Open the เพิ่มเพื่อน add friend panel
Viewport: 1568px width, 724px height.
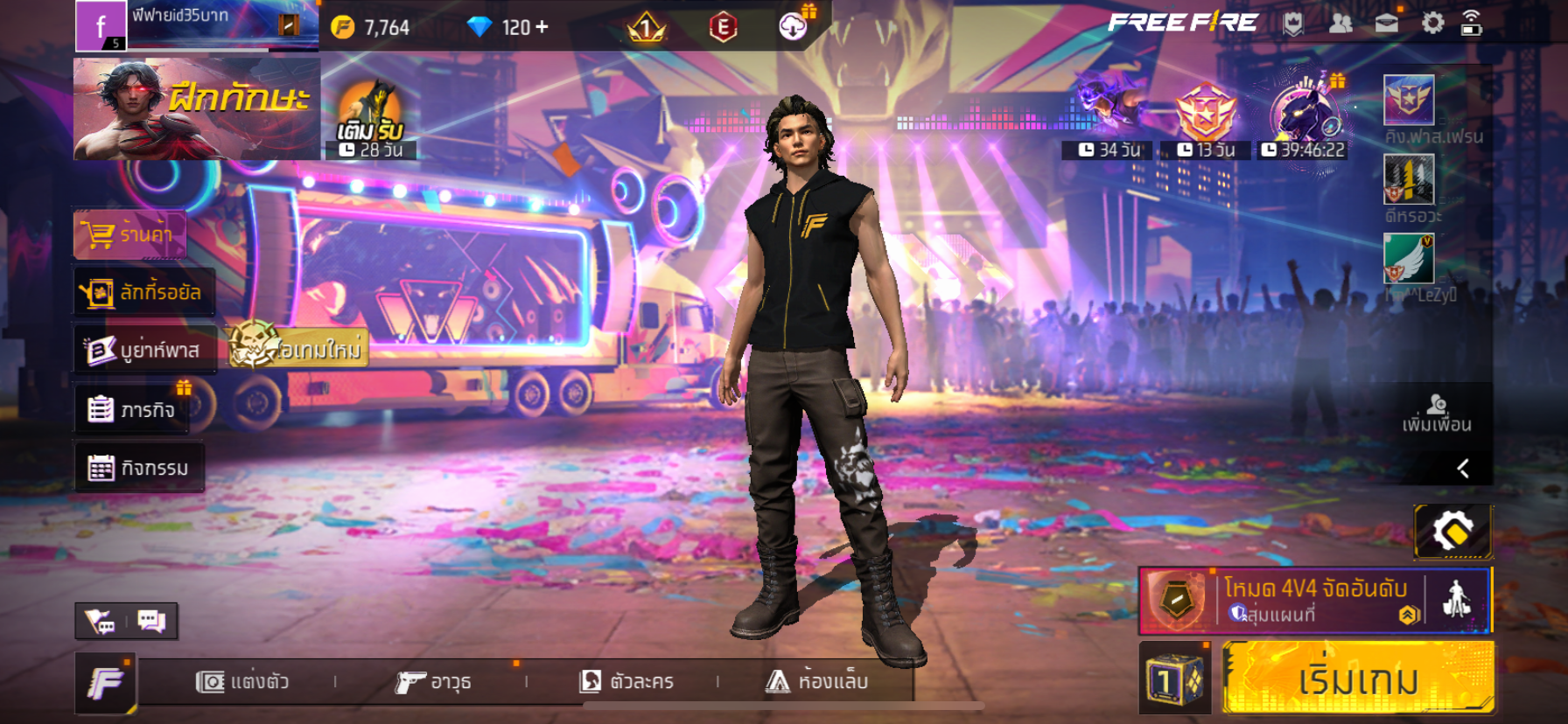coord(1436,414)
